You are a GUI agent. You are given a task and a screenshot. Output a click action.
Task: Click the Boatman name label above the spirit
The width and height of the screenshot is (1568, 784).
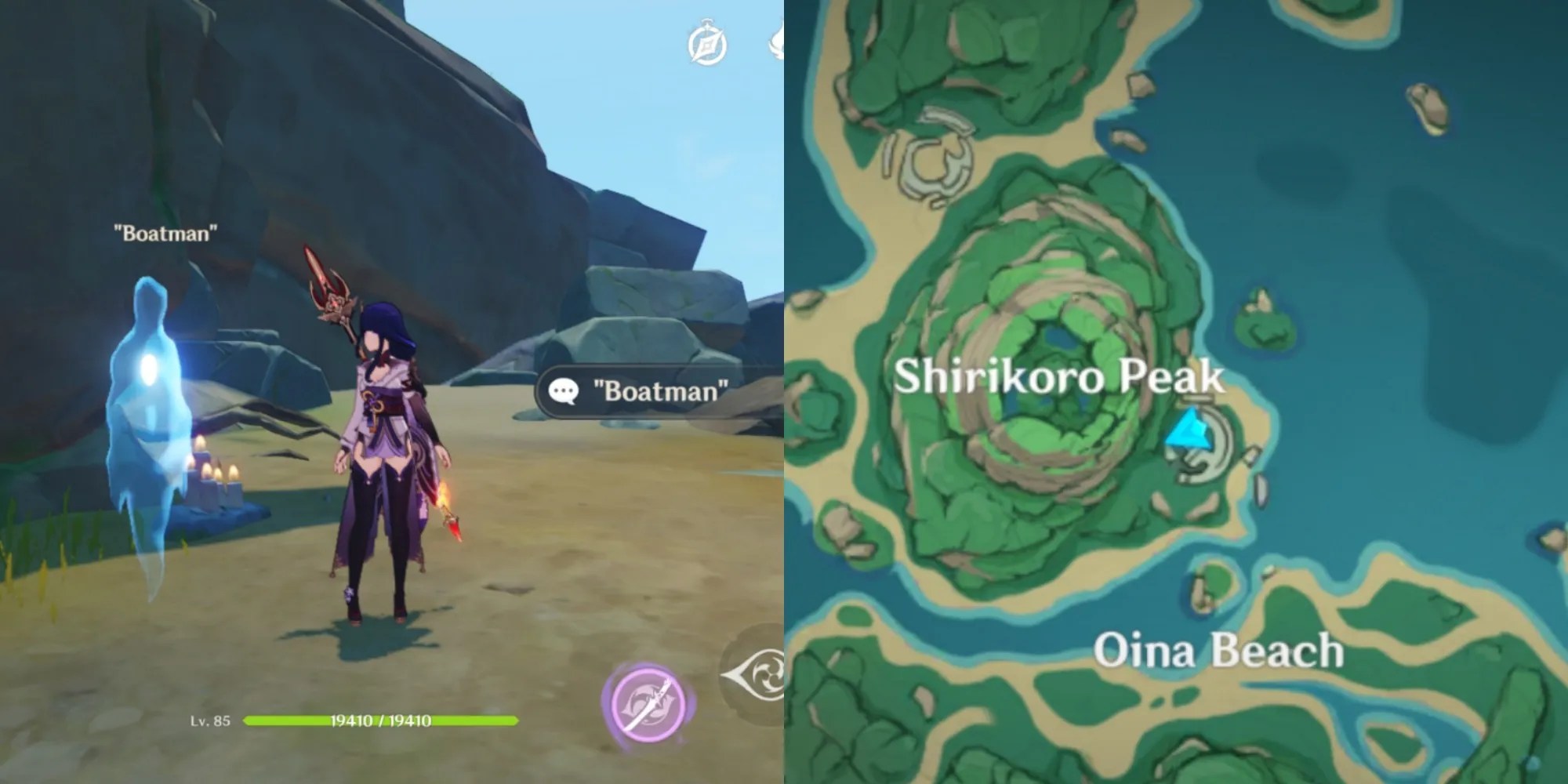coord(165,231)
